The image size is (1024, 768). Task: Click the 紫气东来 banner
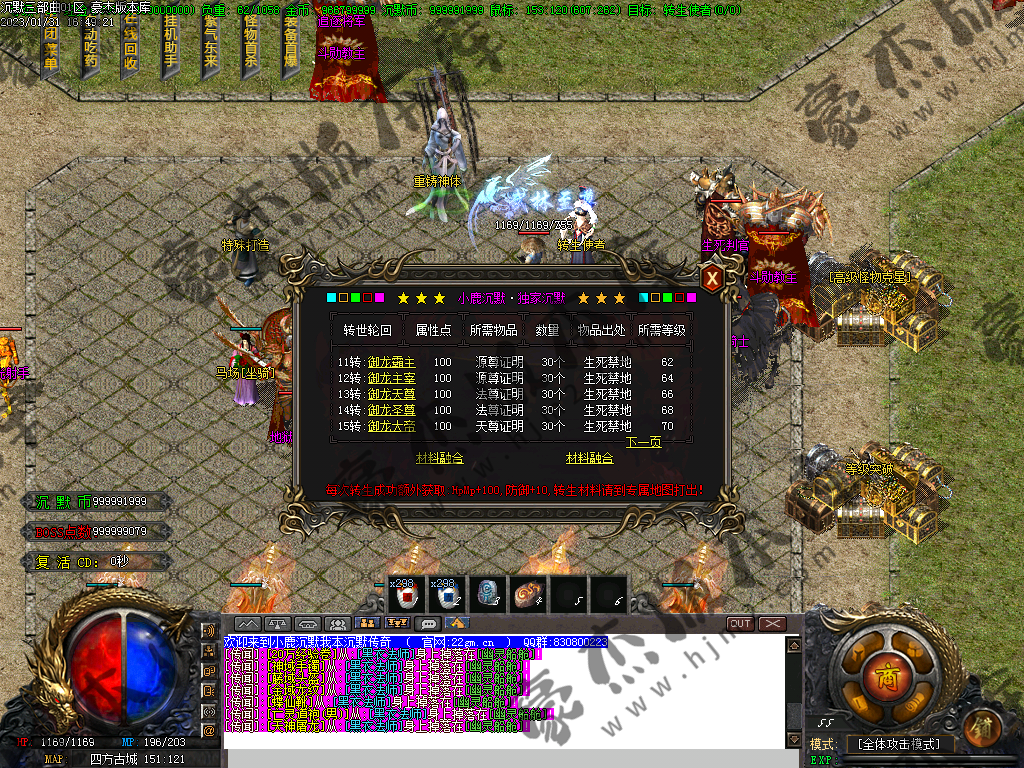(x=210, y=45)
